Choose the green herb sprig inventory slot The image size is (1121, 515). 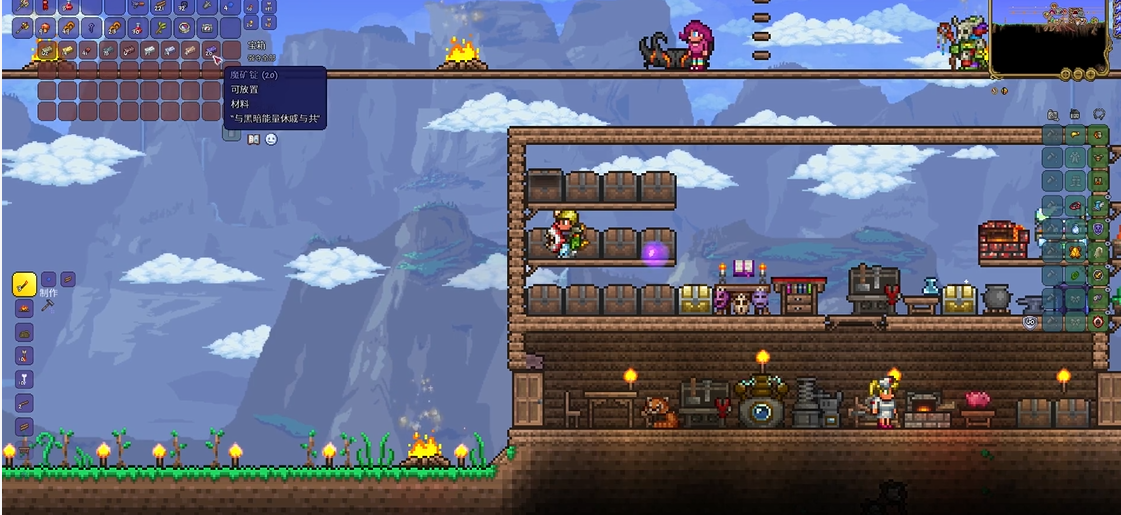tap(160, 28)
